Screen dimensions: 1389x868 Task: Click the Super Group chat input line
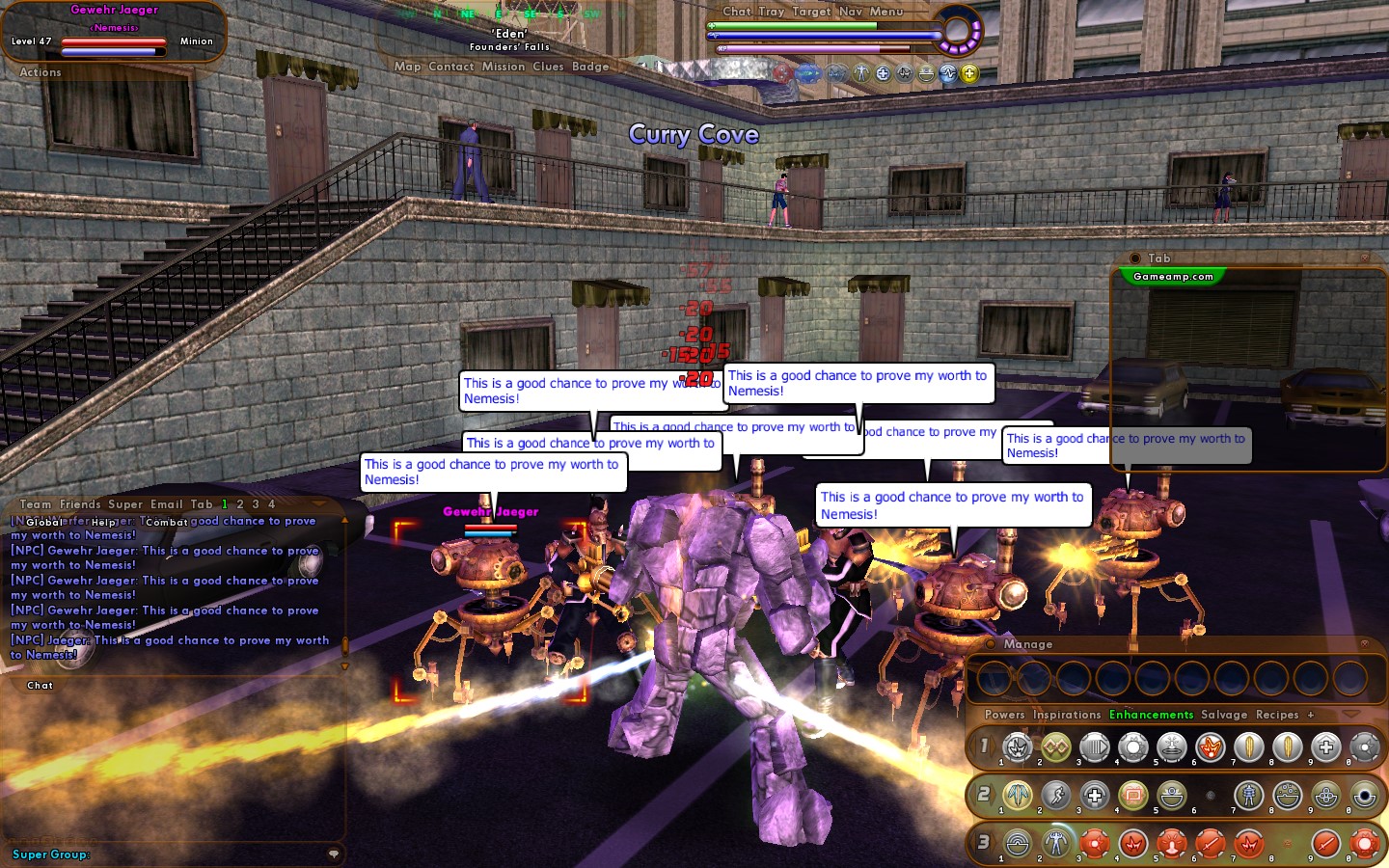coord(174,854)
